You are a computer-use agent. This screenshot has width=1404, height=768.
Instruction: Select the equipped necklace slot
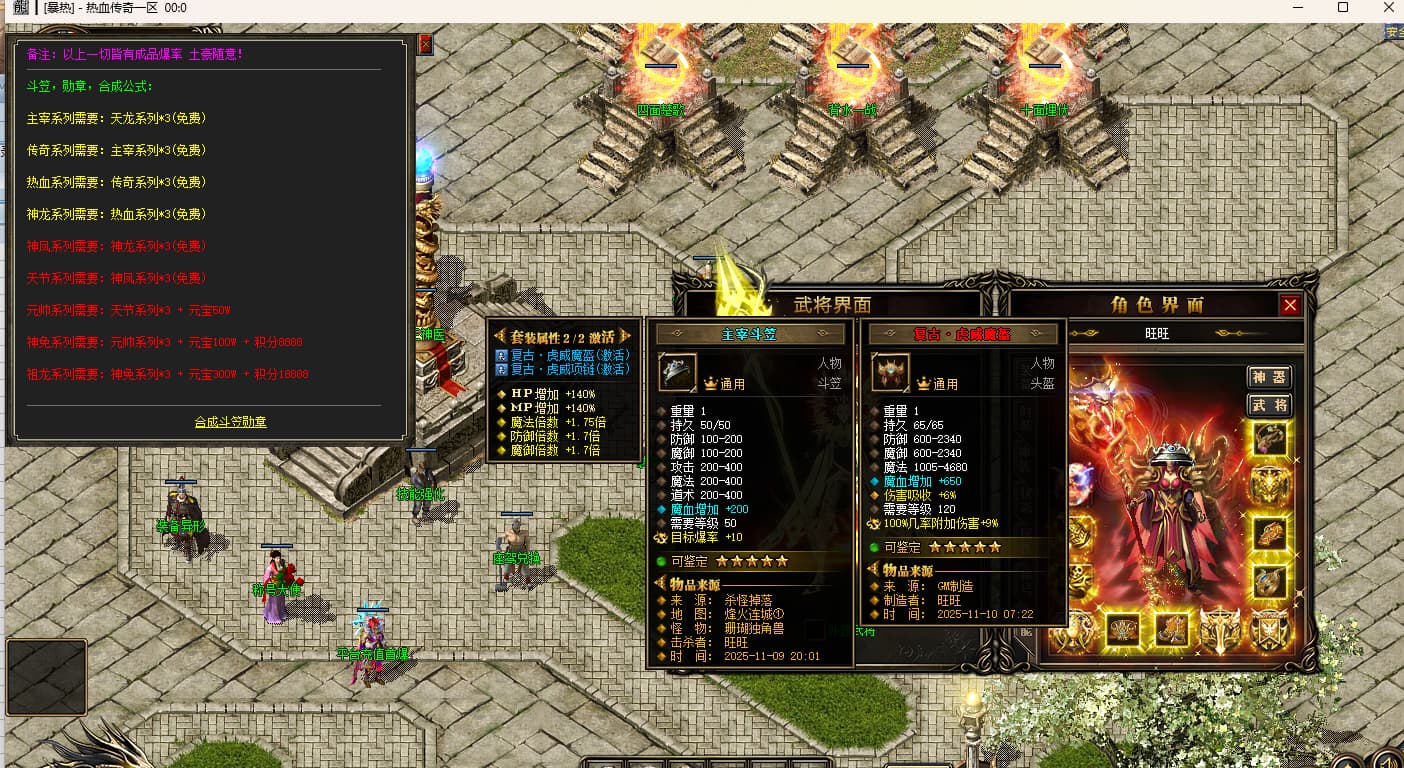point(1269,438)
